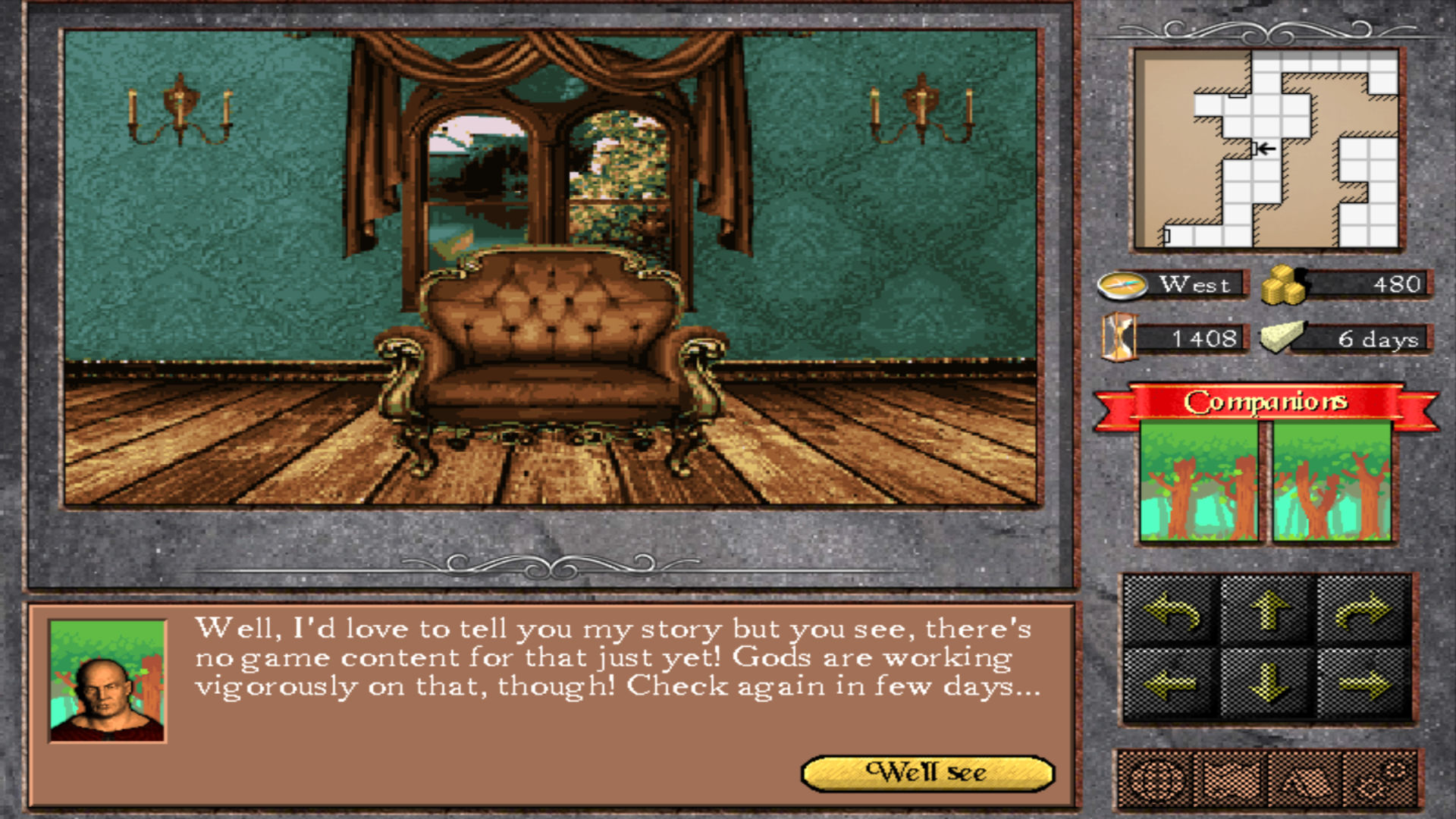Turn right with the curved right arrow
The height and width of the screenshot is (819, 1456).
tap(1363, 611)
